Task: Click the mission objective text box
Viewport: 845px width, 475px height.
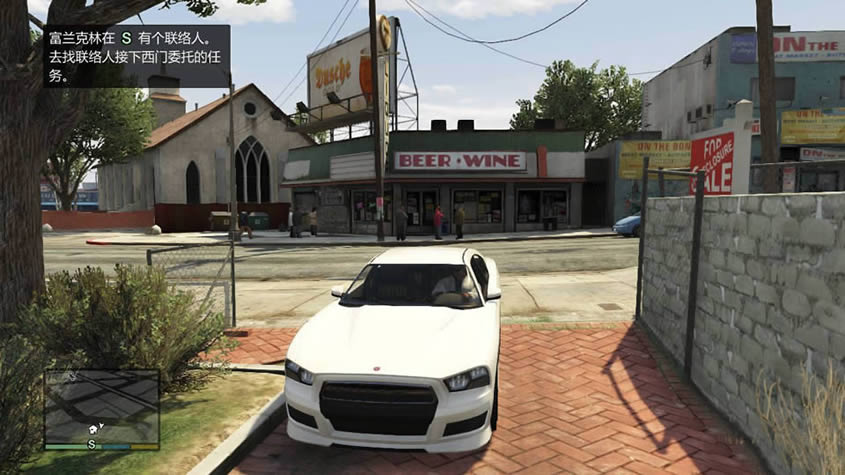Action: click(137, 56)
